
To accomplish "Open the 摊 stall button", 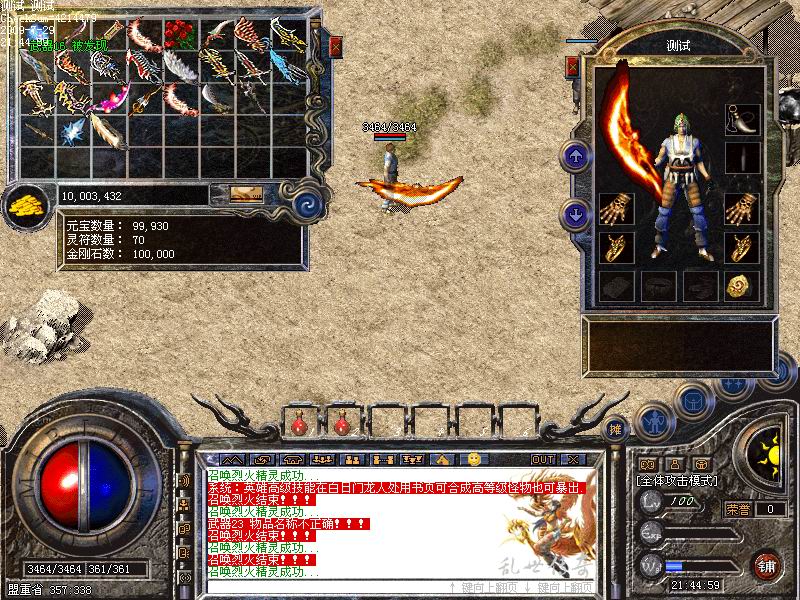I will [616, 428].
